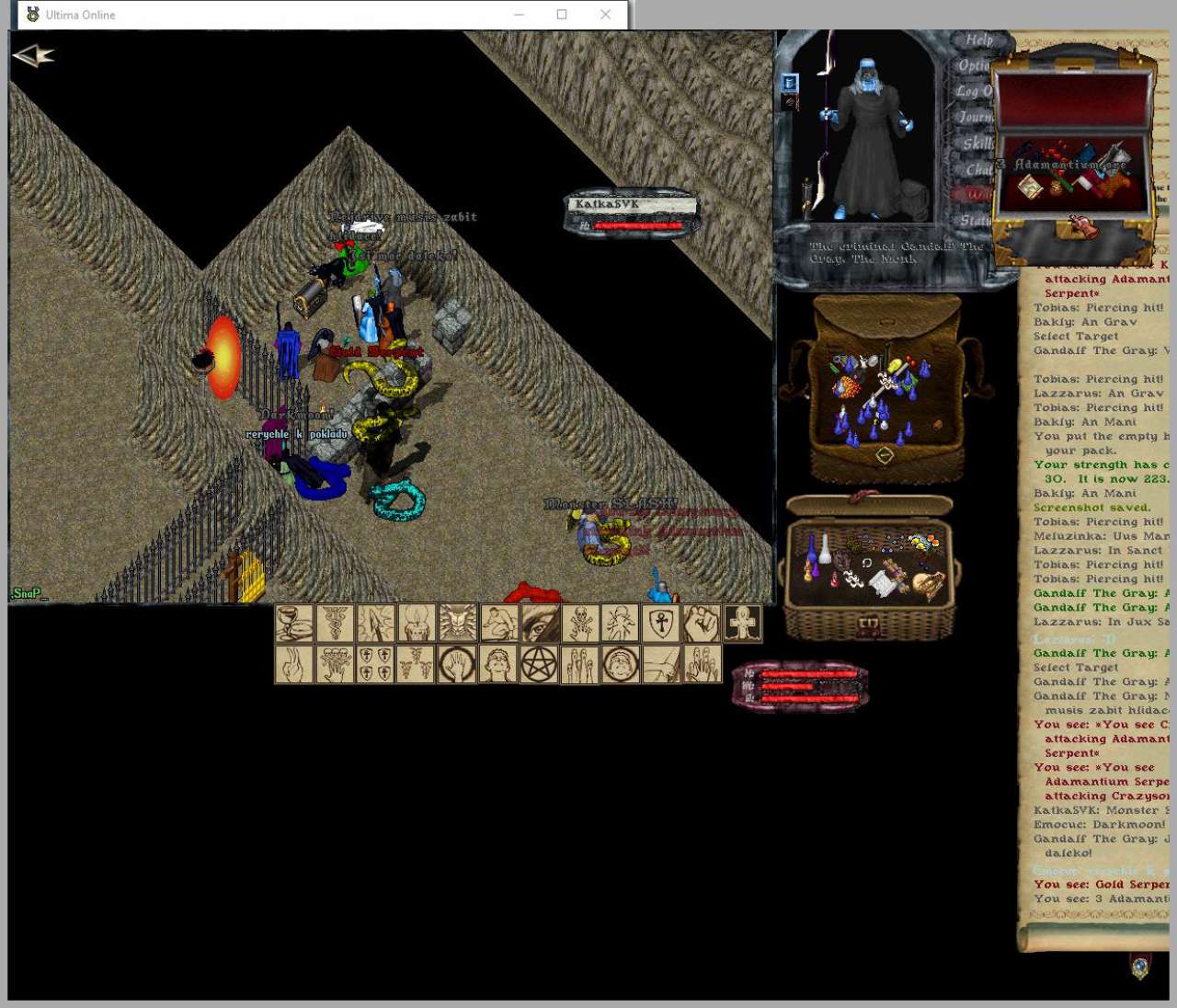Cast the candle flame spell icon

click(x=416, y=623)
